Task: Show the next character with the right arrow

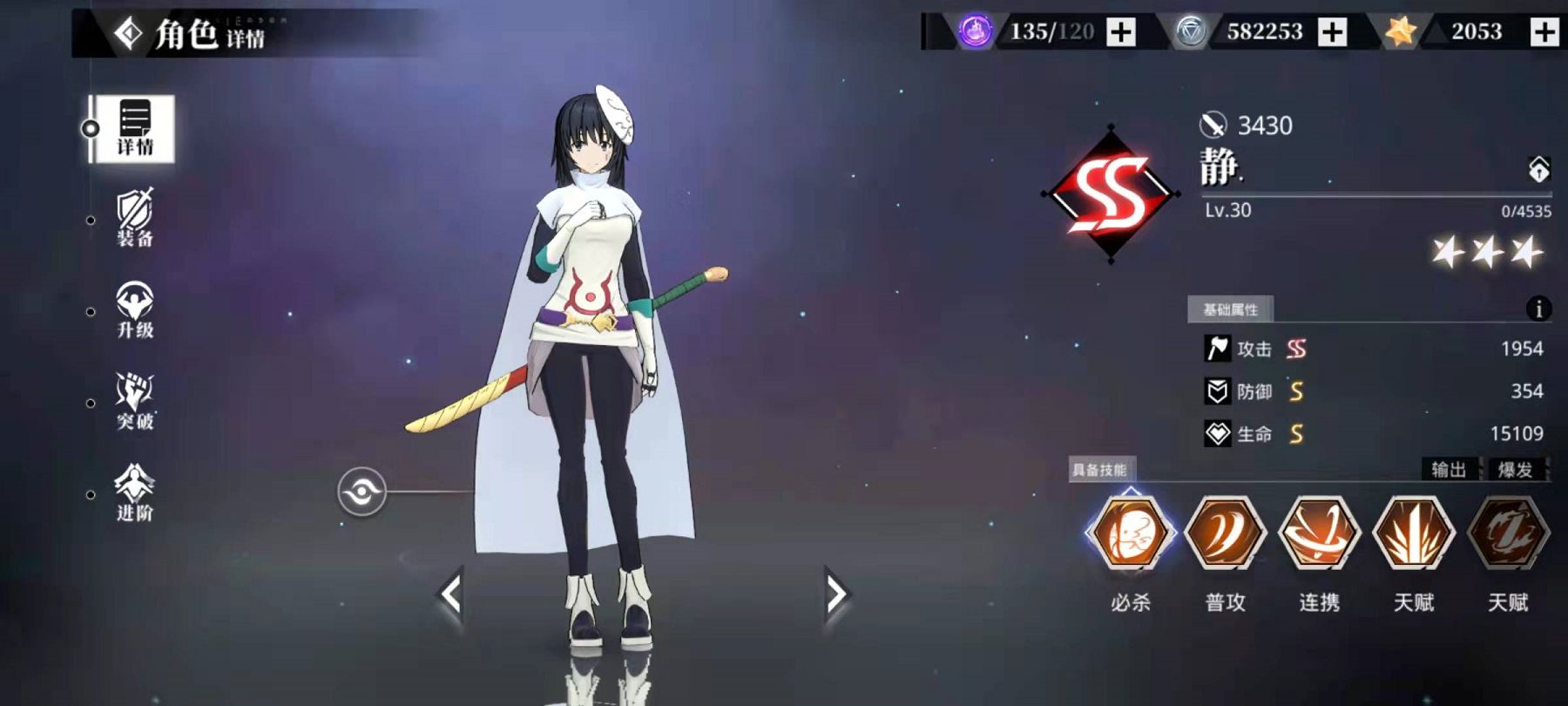Action: [x=835, y=594]
